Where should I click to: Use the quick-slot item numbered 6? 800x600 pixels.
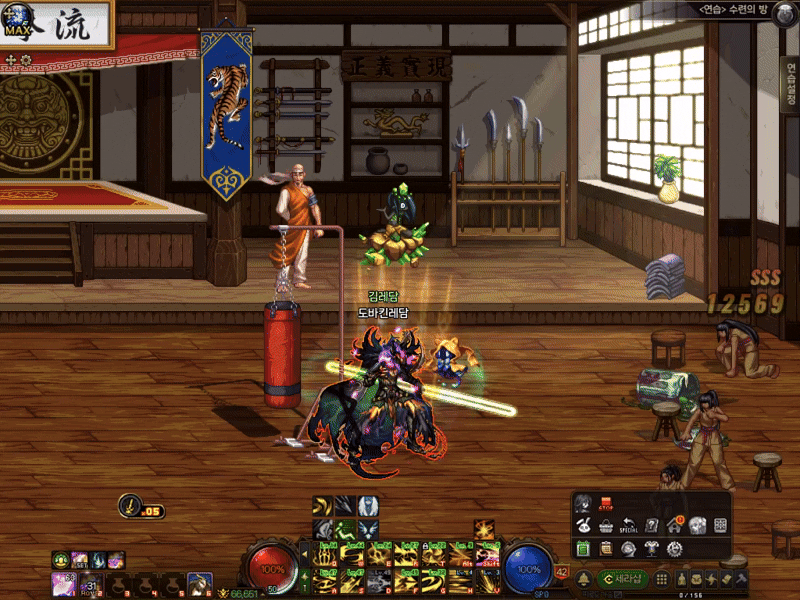tap(199, 583)
